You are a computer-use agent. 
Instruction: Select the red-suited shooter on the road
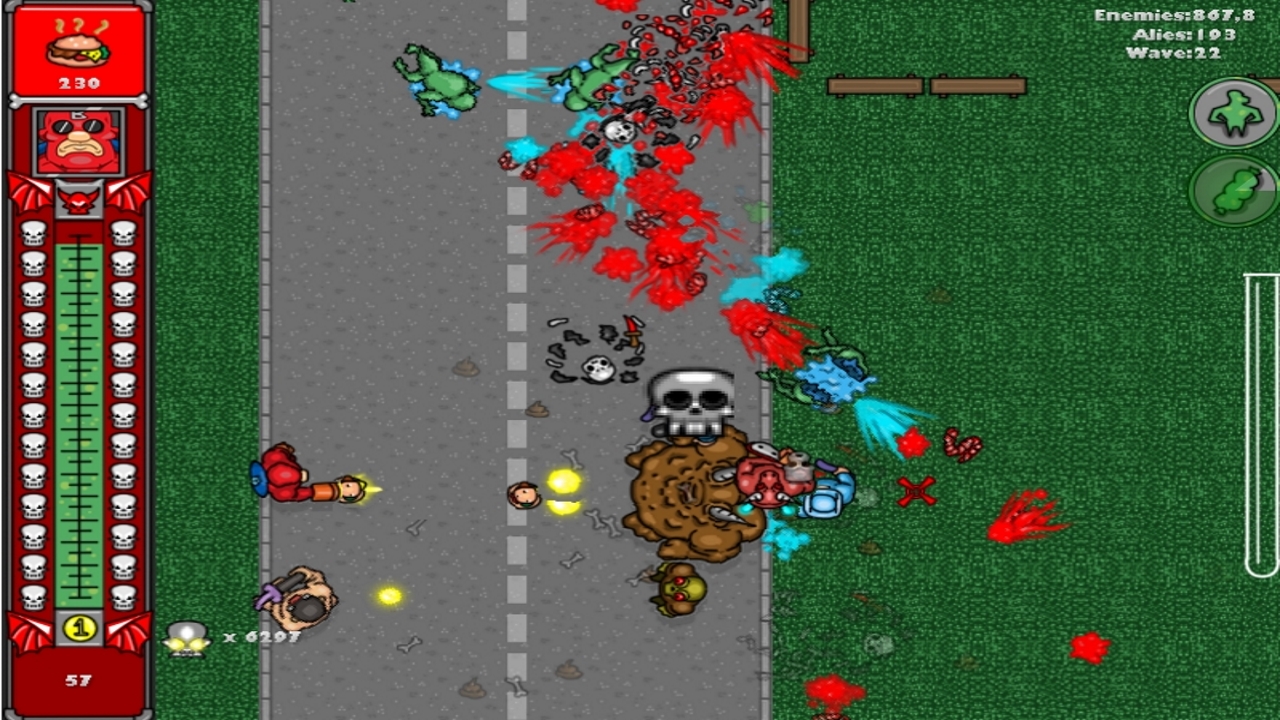click(x=285, y=475)
